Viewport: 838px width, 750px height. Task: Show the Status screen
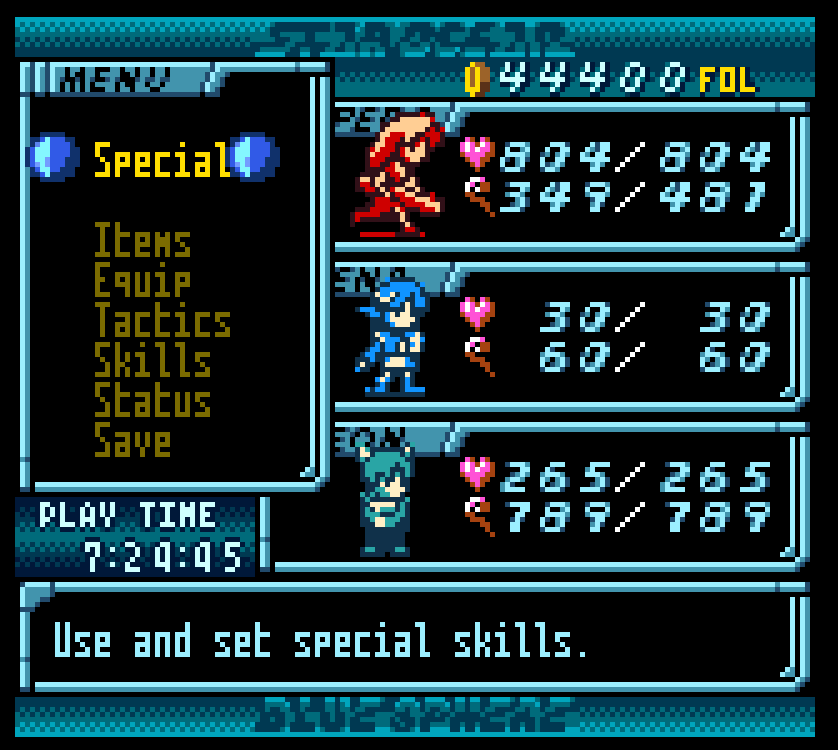[152, 401]
